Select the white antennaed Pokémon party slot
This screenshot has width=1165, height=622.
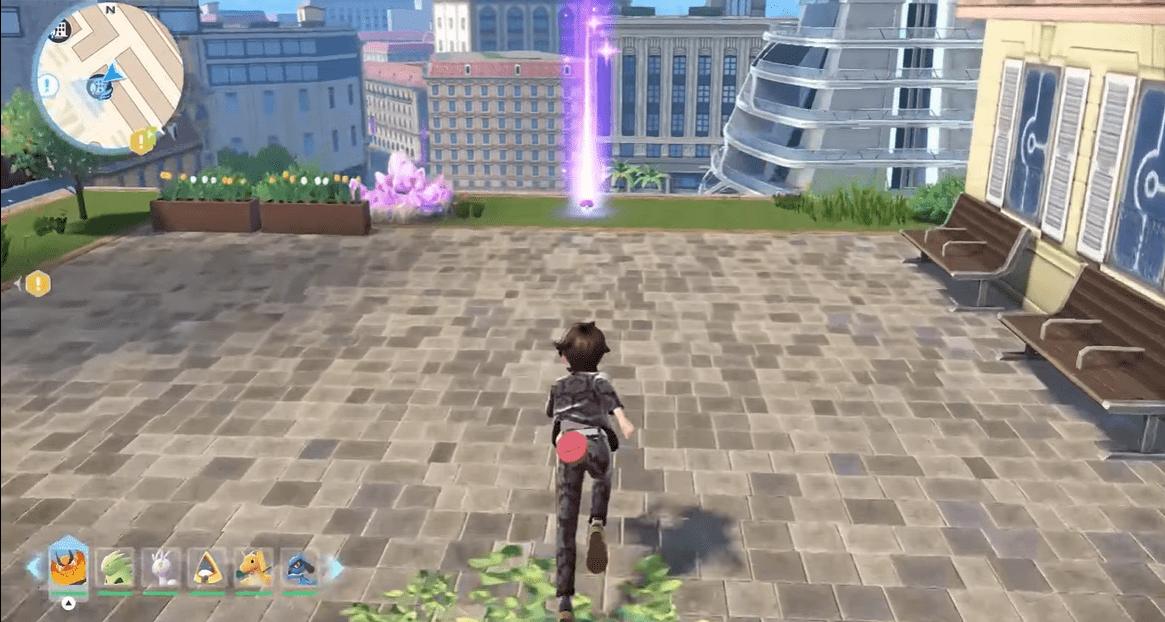coord(160,568)
